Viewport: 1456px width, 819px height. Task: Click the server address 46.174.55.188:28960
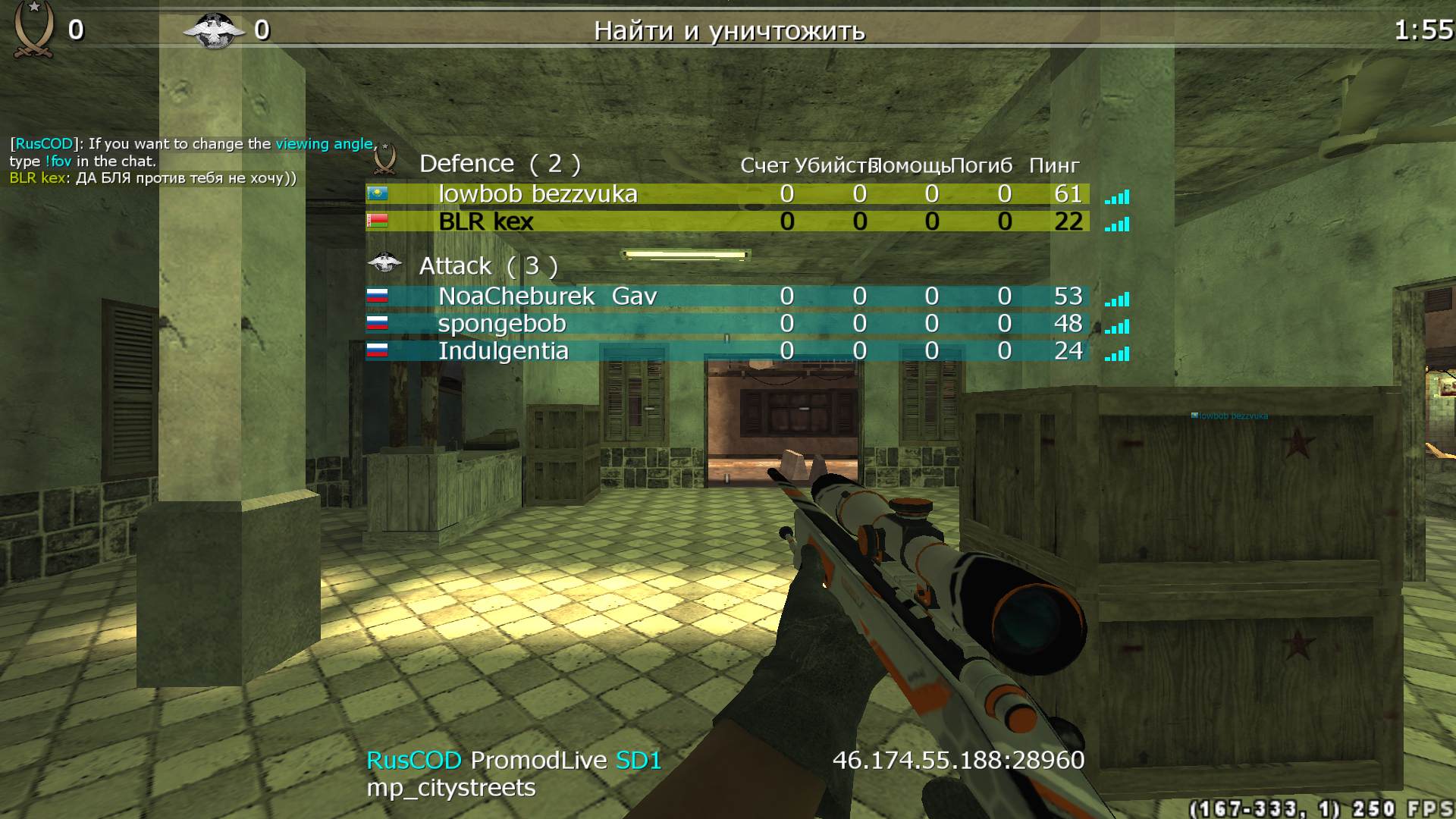coord(958,759)
